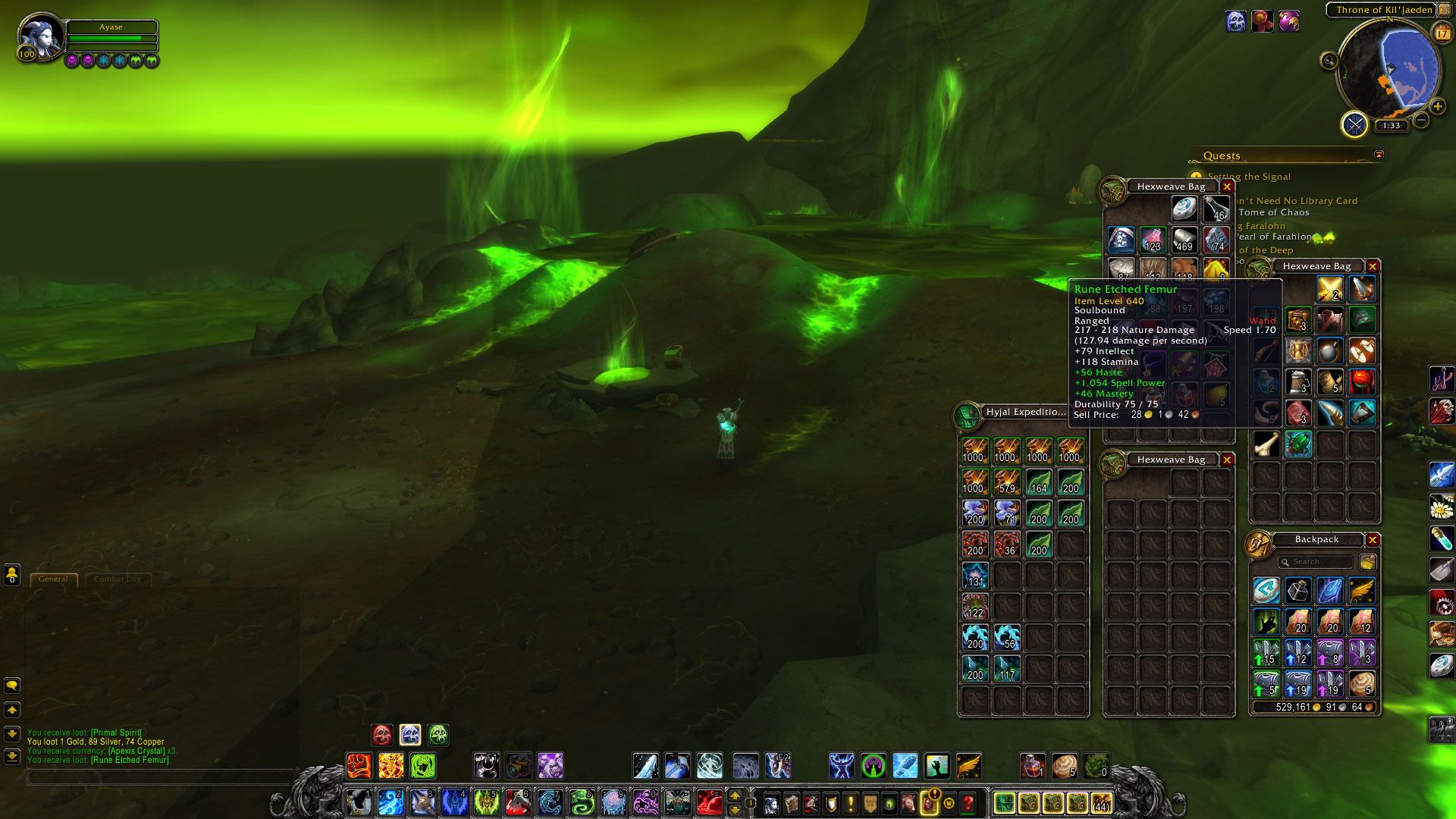
Task: Select the stack of 579 orange items
Action: [1006, 482]
